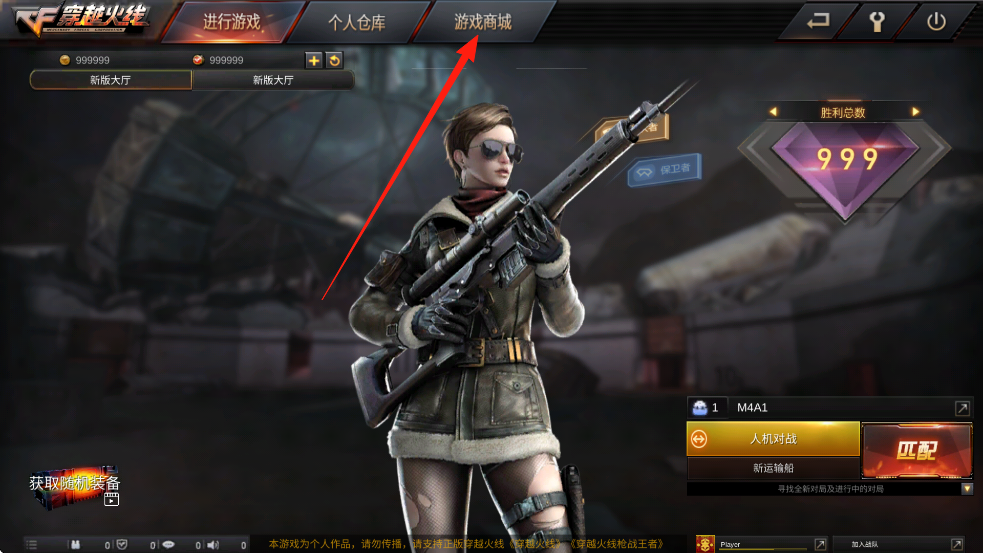Show next stat with right arrow by 胜利总数
Viewport: 983px width, 553px height.
(x=914, y=112)
